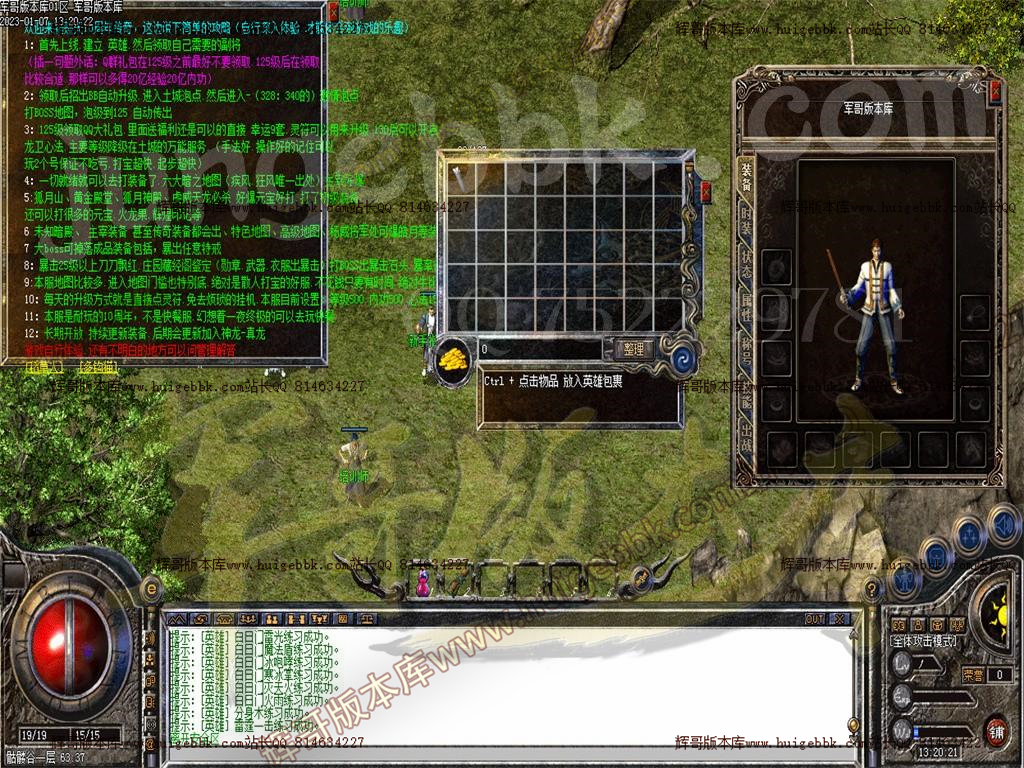The height and width of the screenshot is (768, 1024).
Task: Show the 状态 status tab
Action: [746, 265]
